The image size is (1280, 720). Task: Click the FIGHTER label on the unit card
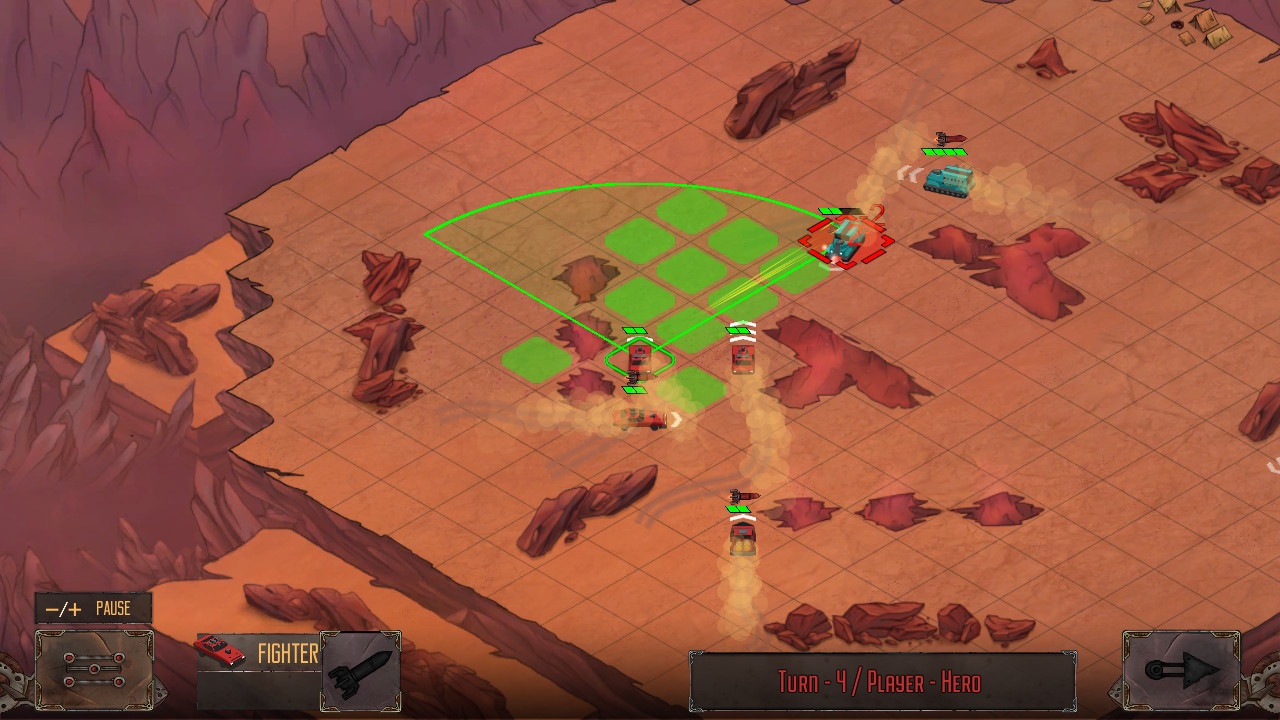coord(289,655)
